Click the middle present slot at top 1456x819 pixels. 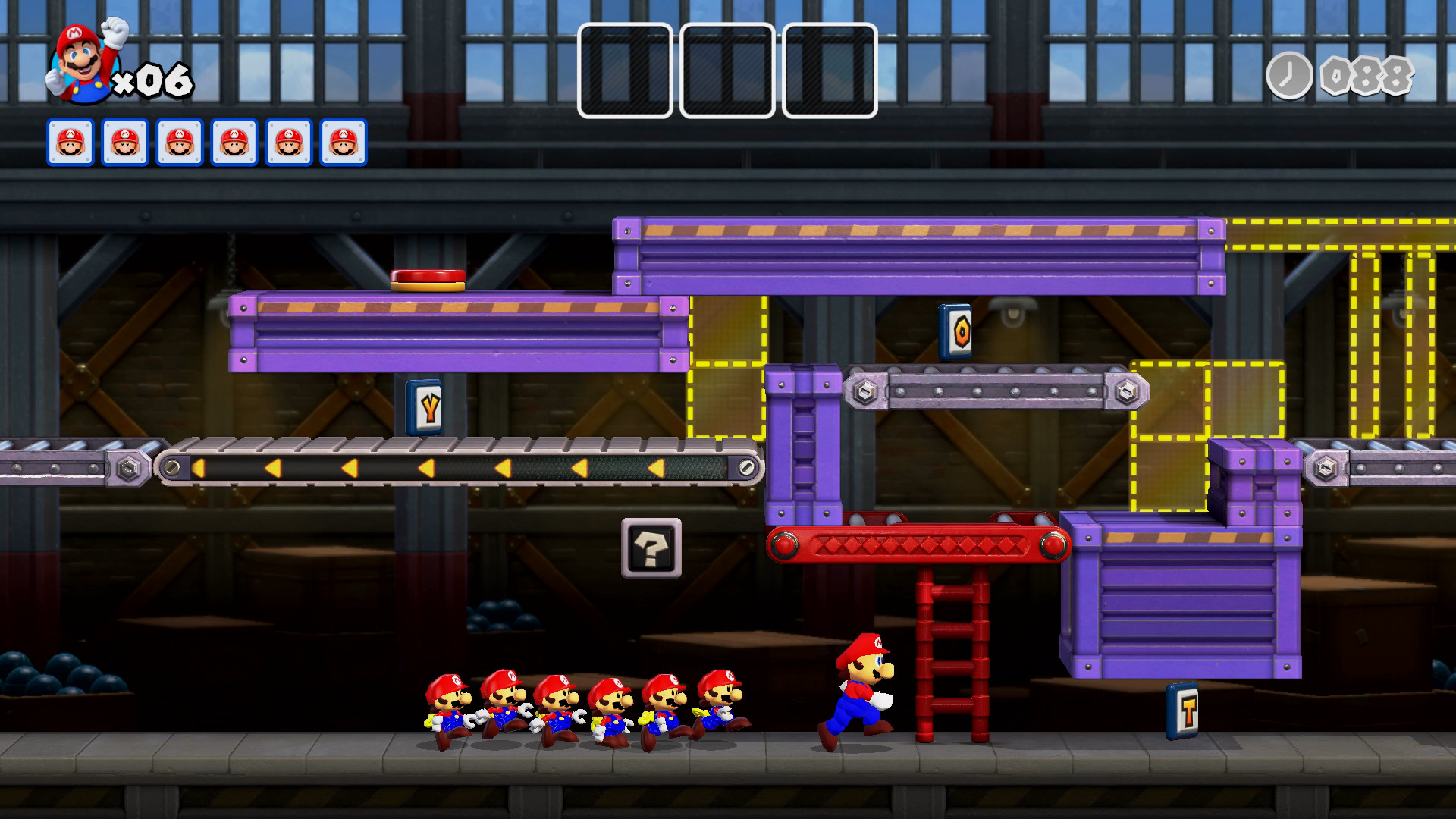click(x=726, y=70)
